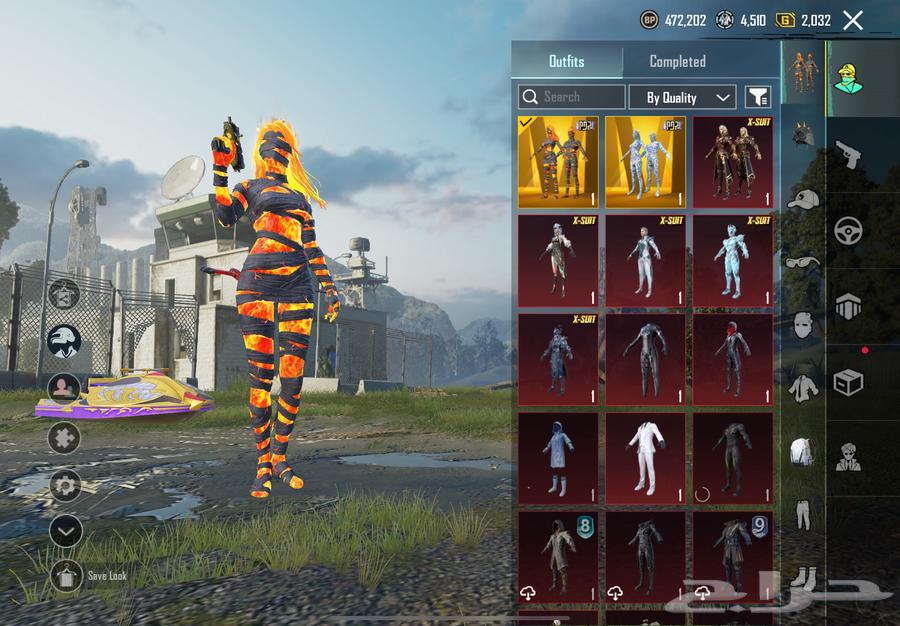Choose the white mummy outfit set

click(x=645, y=161)
